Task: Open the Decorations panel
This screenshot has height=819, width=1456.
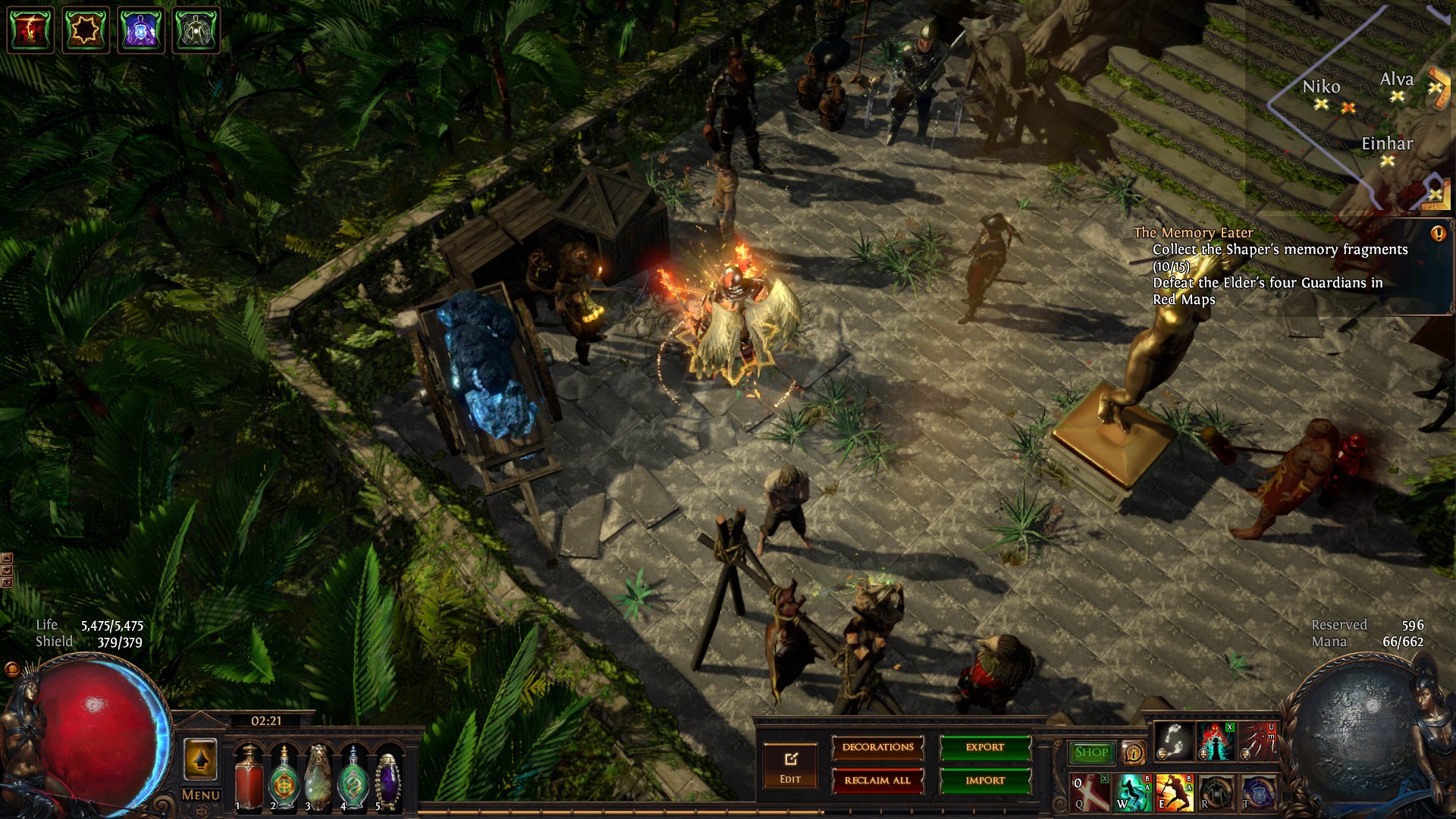Action: point(878,748)
